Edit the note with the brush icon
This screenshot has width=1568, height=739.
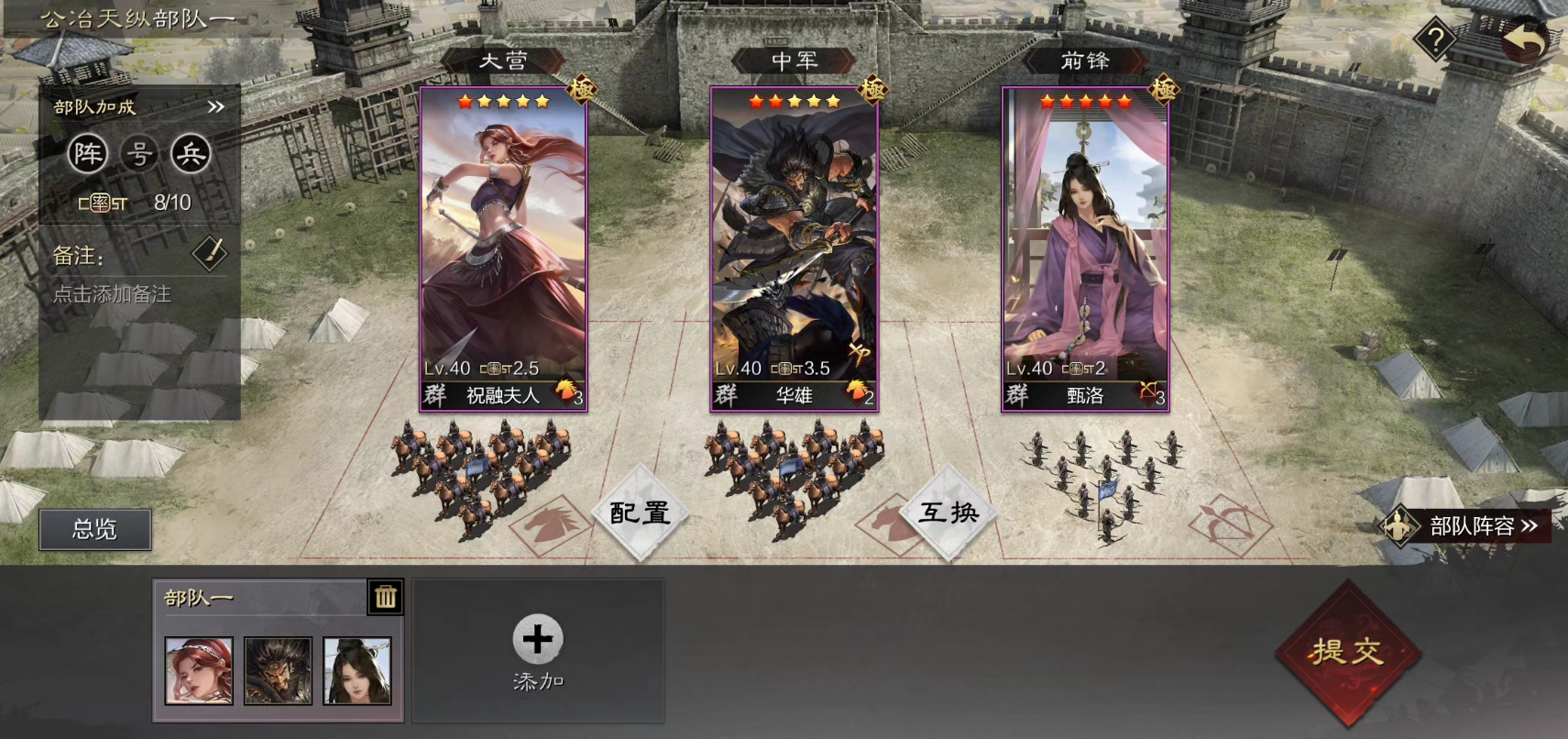click(209, 254)
